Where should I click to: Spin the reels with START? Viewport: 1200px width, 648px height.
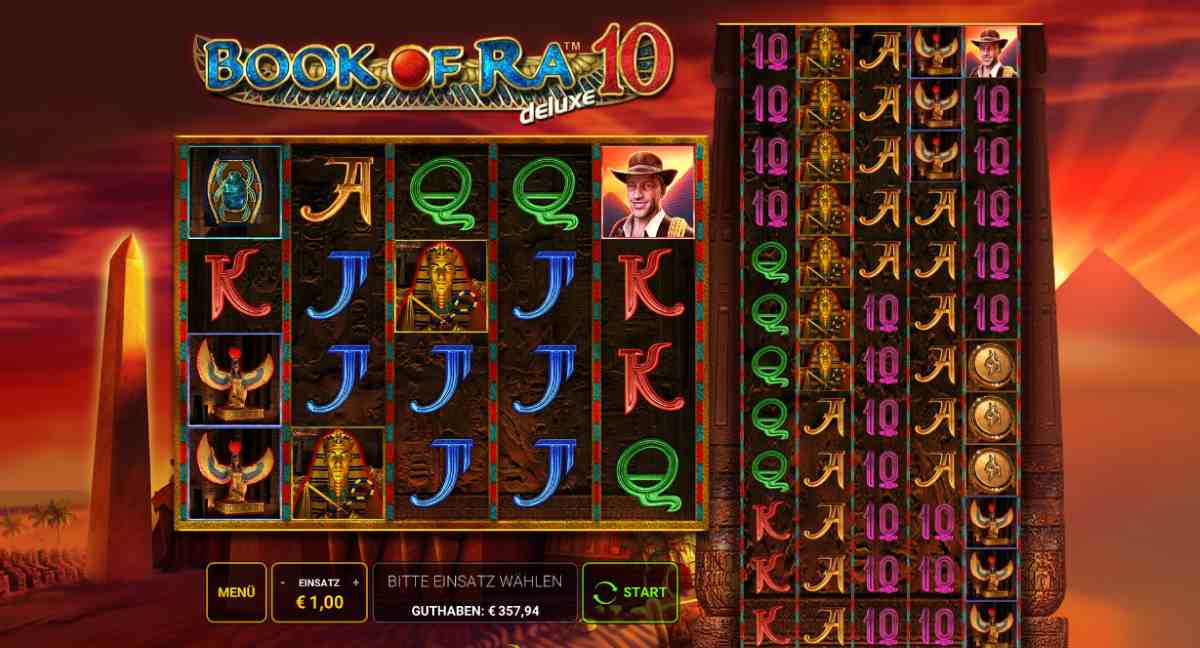pyautogui.click(x=630, y=592)
